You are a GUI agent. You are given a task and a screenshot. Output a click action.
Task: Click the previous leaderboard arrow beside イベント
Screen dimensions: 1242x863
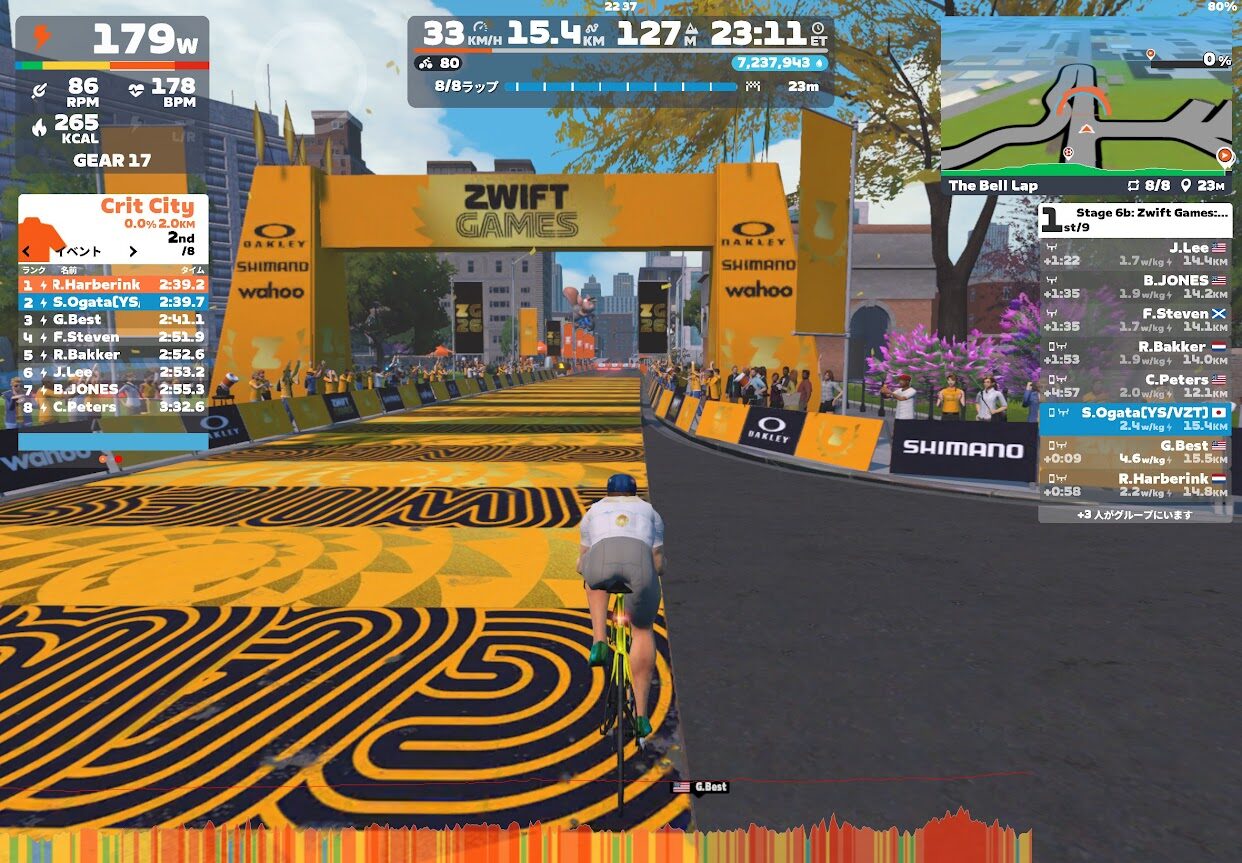27,252
